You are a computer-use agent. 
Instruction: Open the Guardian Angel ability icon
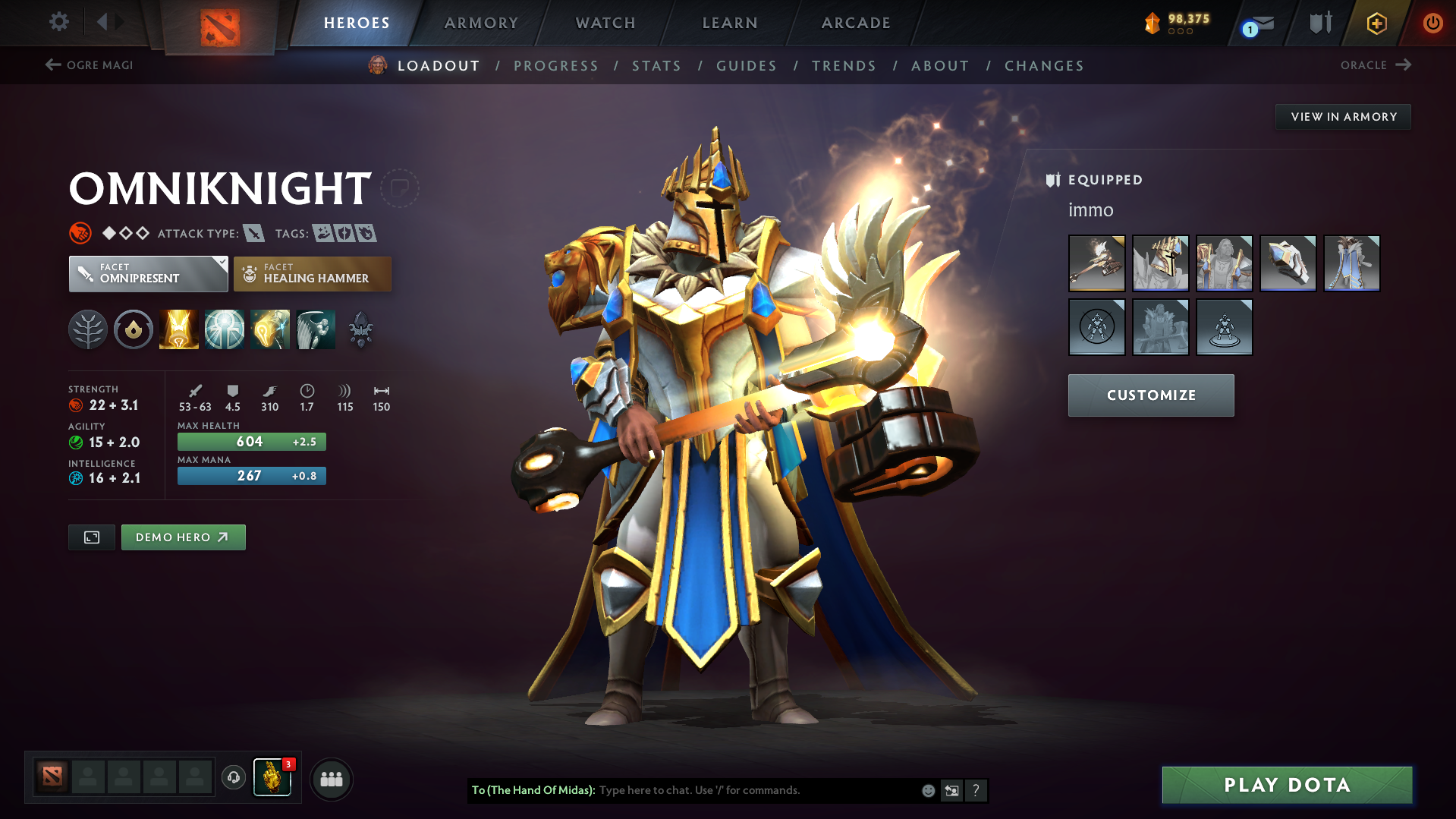(315, 329)
